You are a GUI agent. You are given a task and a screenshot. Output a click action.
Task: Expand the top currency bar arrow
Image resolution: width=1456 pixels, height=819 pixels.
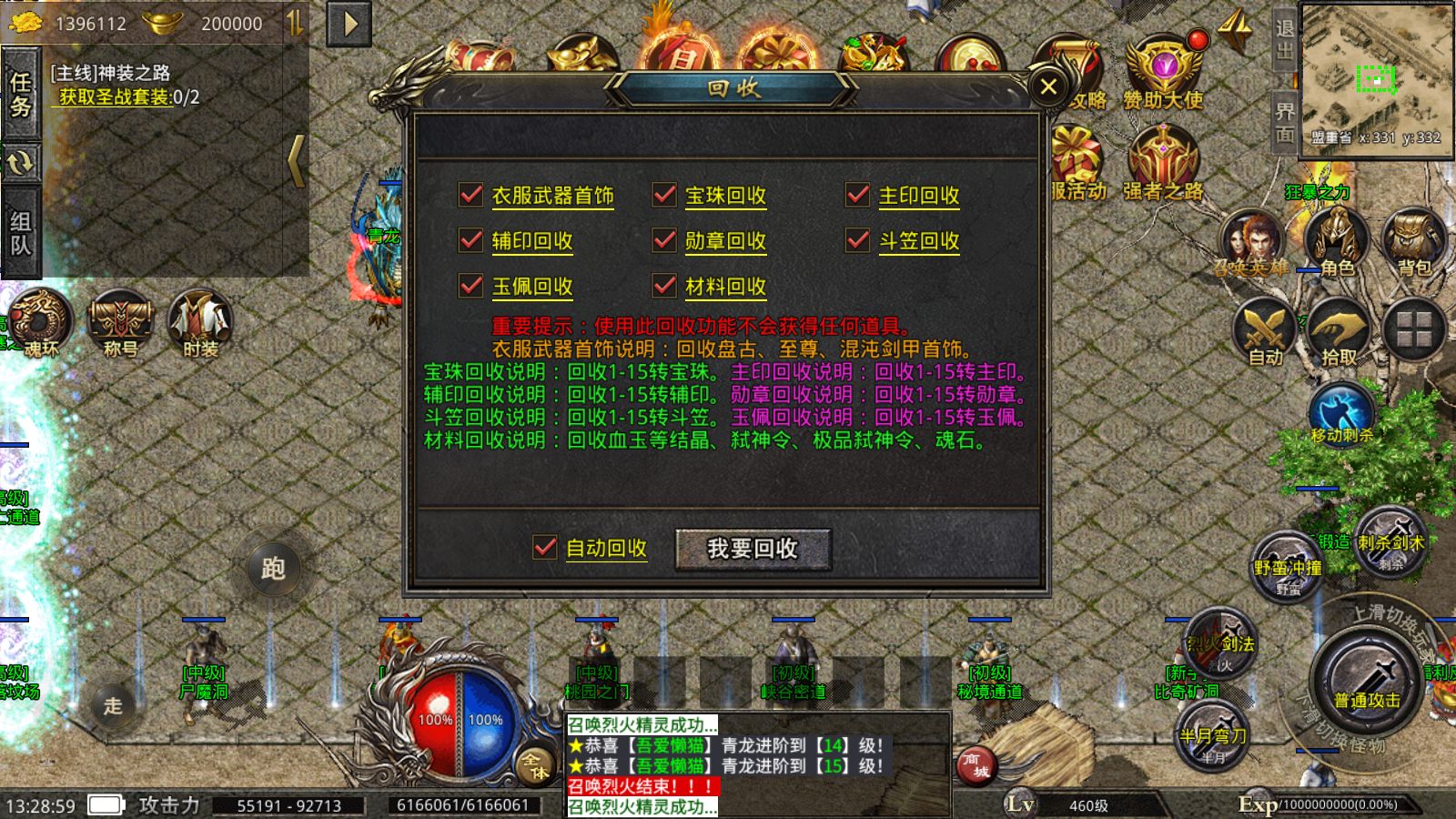tap(349, 23)
